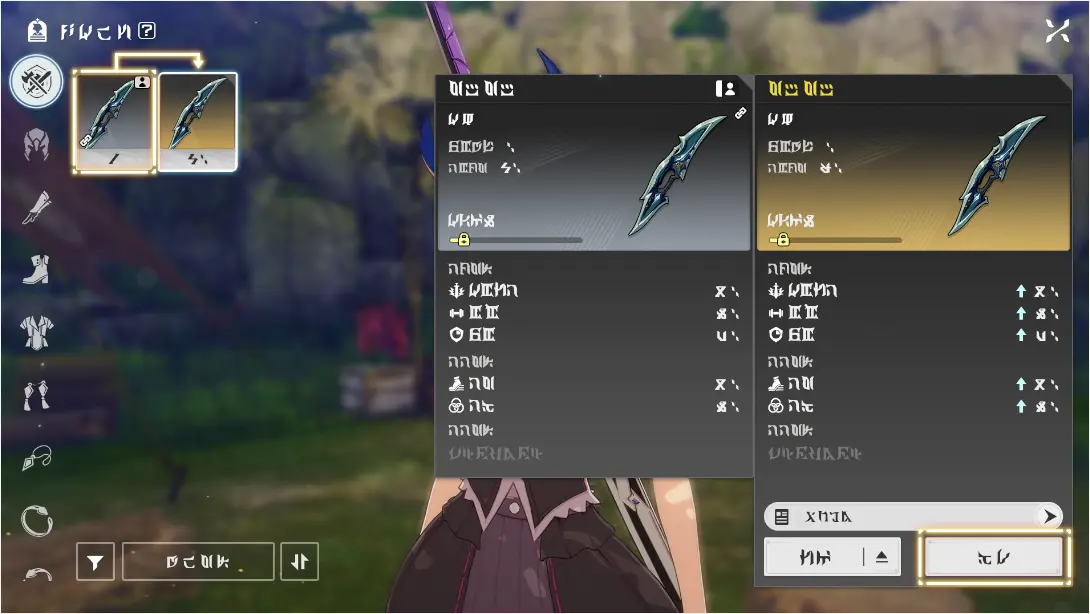1090x614 pixels.
Task: Switch to the boots category
Action: coord(37,269)
